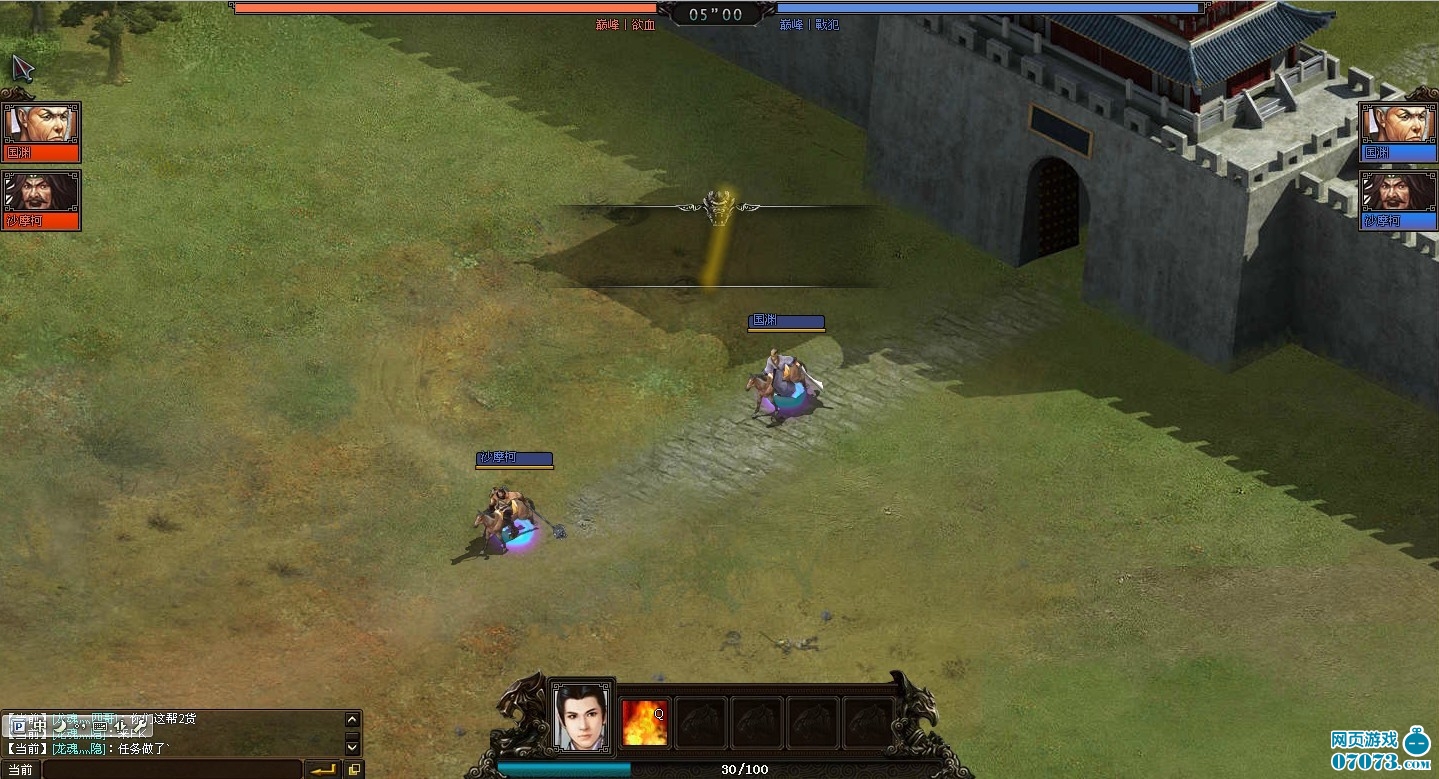Open the input method wrench settings
This screenshot has width=1439, height=779.
point(141,726)
